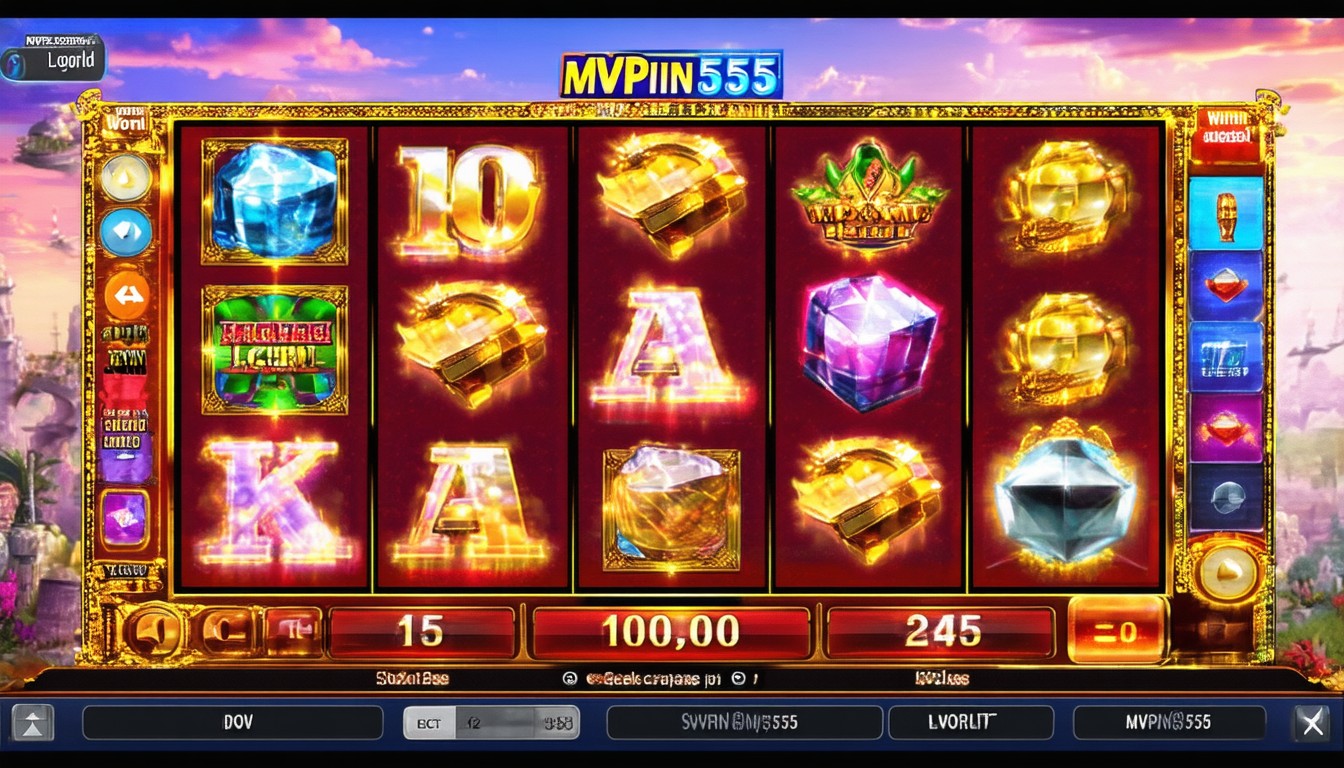The width and height of the screenshot is (1344, 768).
Task: Click the round gold coin button on right
Action: pos(1226,573)
